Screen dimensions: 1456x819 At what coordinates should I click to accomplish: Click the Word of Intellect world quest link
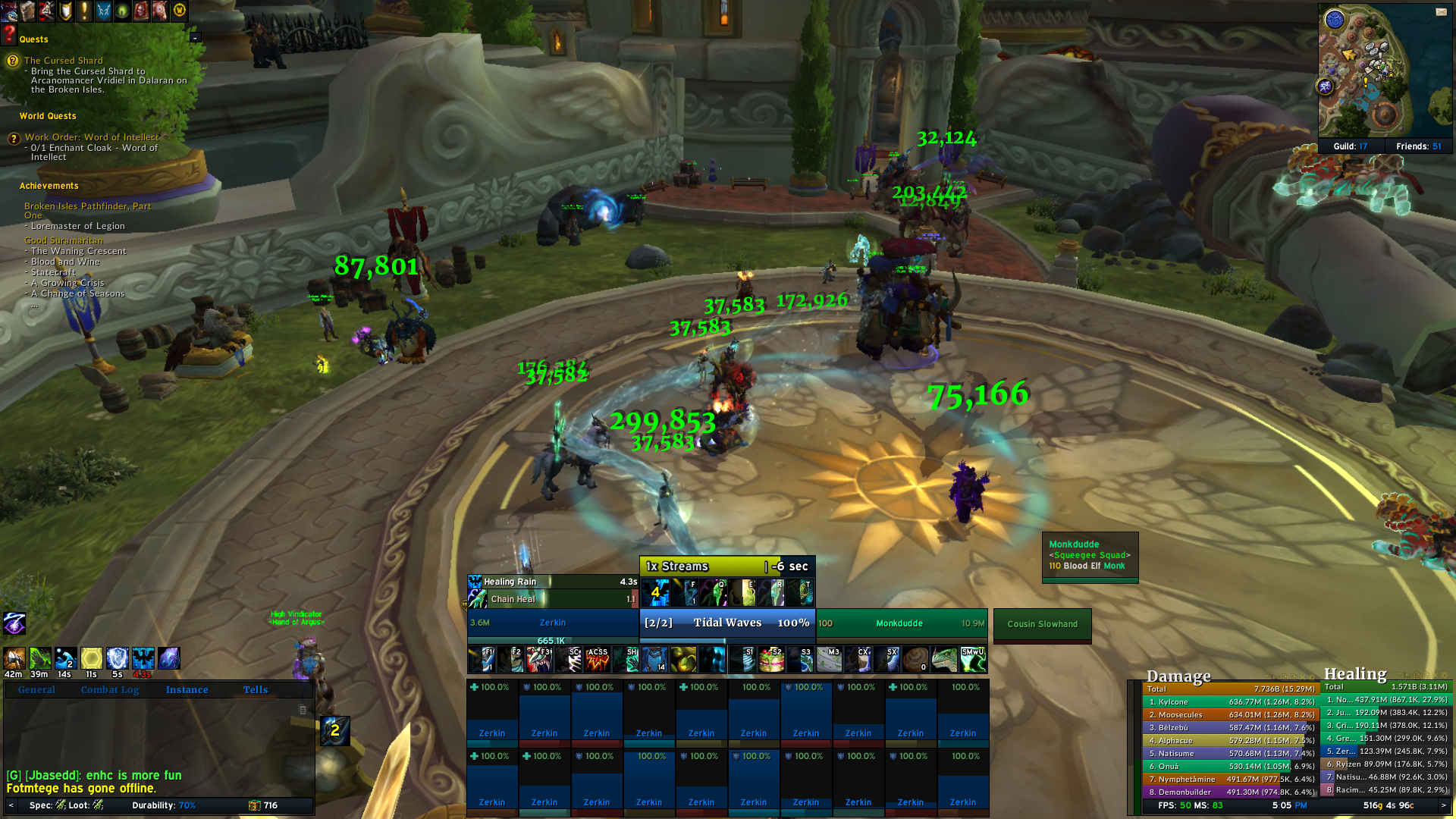[x=91, y=136]
